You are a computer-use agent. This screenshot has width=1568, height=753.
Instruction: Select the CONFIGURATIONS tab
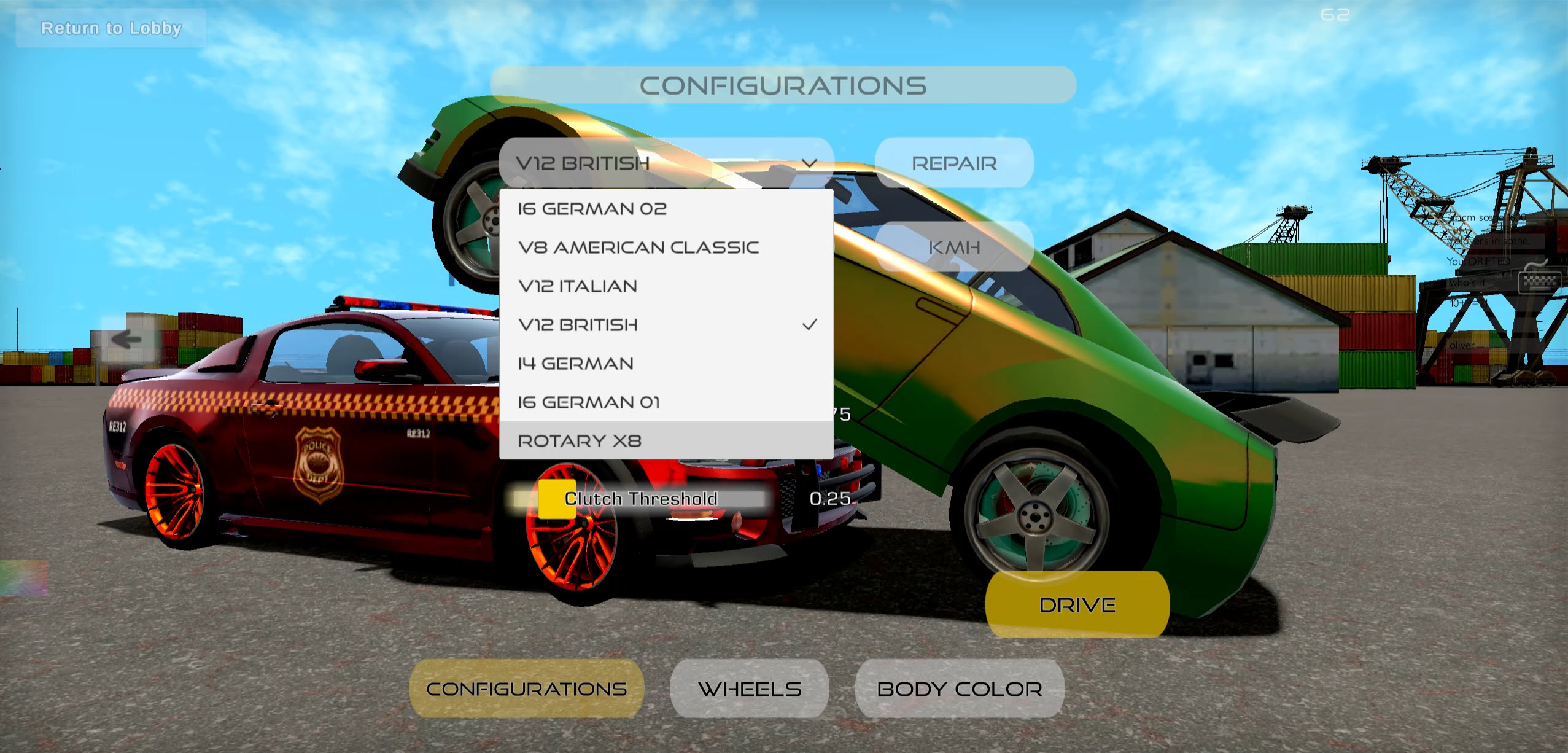click(x=527, y=689)
